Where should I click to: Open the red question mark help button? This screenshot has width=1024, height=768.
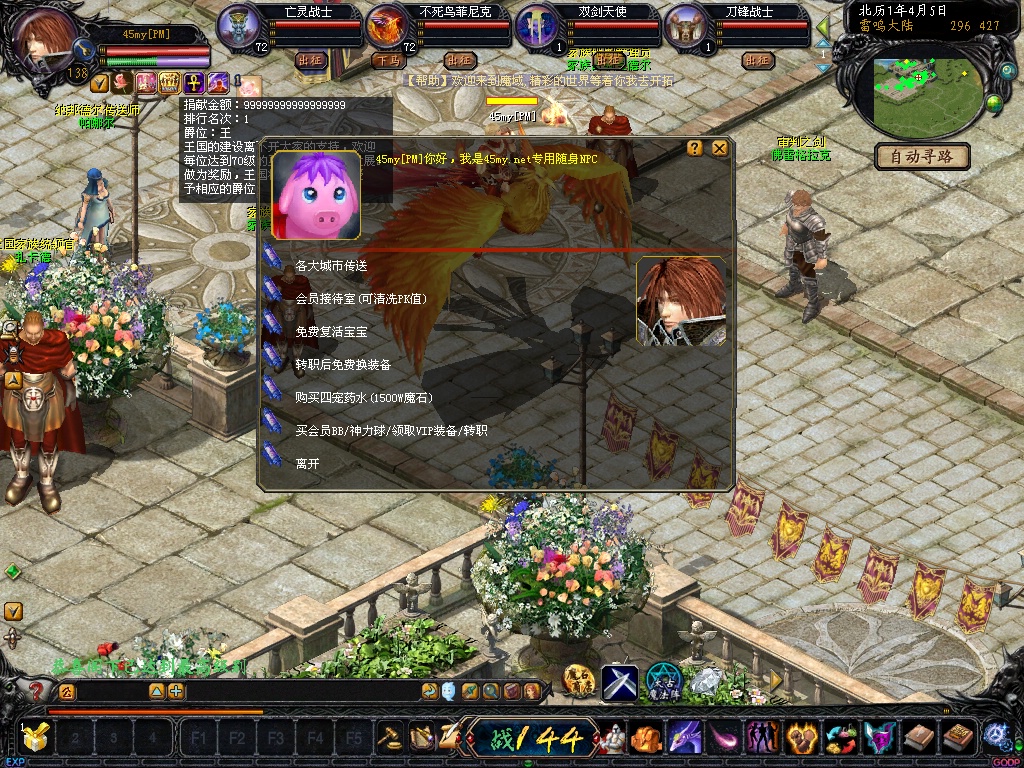click(36, 690)
